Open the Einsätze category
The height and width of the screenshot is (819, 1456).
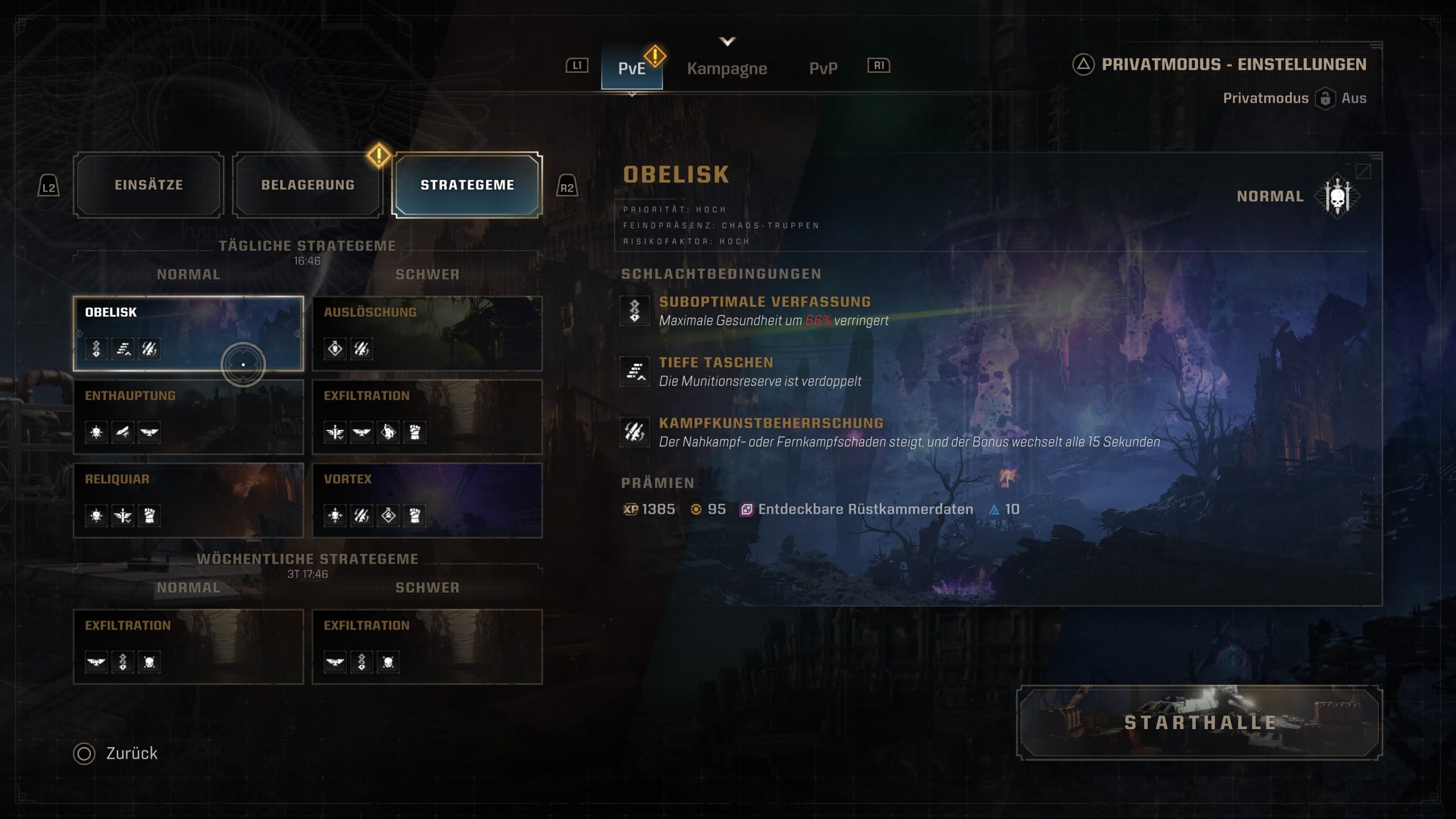[148, 185]
